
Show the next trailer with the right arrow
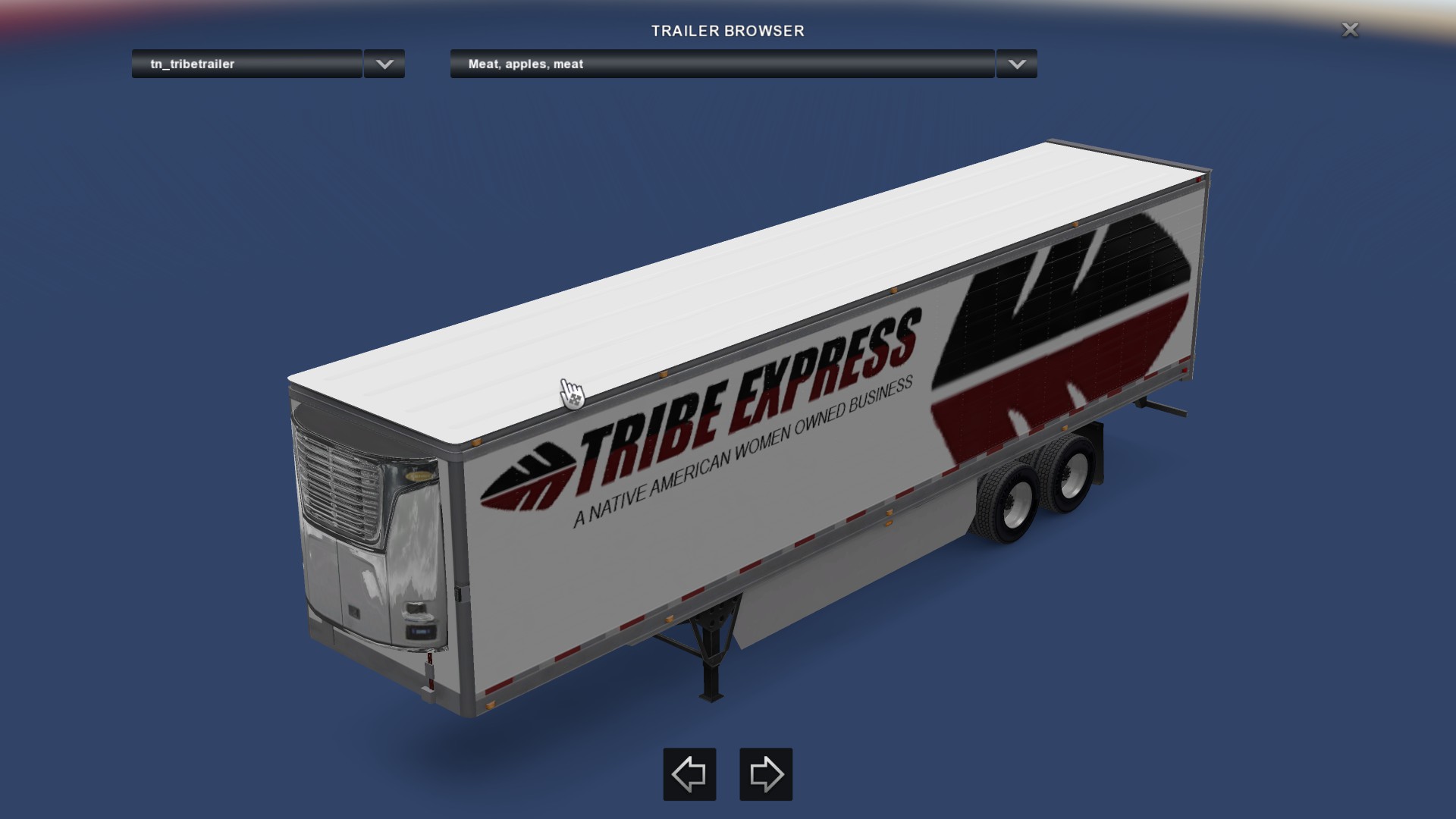click(x=766, y=774)
